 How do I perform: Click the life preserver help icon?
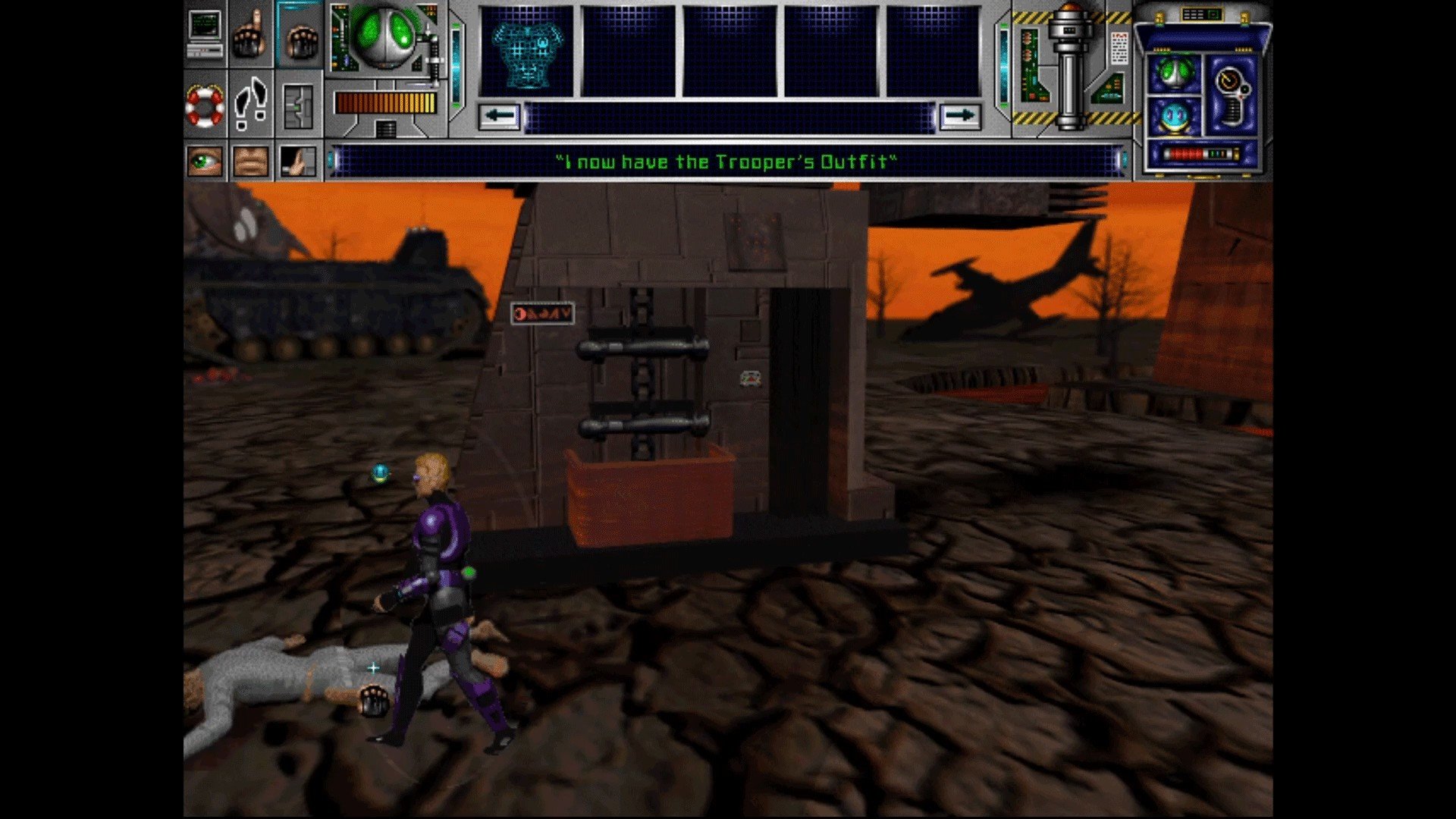coord(205,105)
